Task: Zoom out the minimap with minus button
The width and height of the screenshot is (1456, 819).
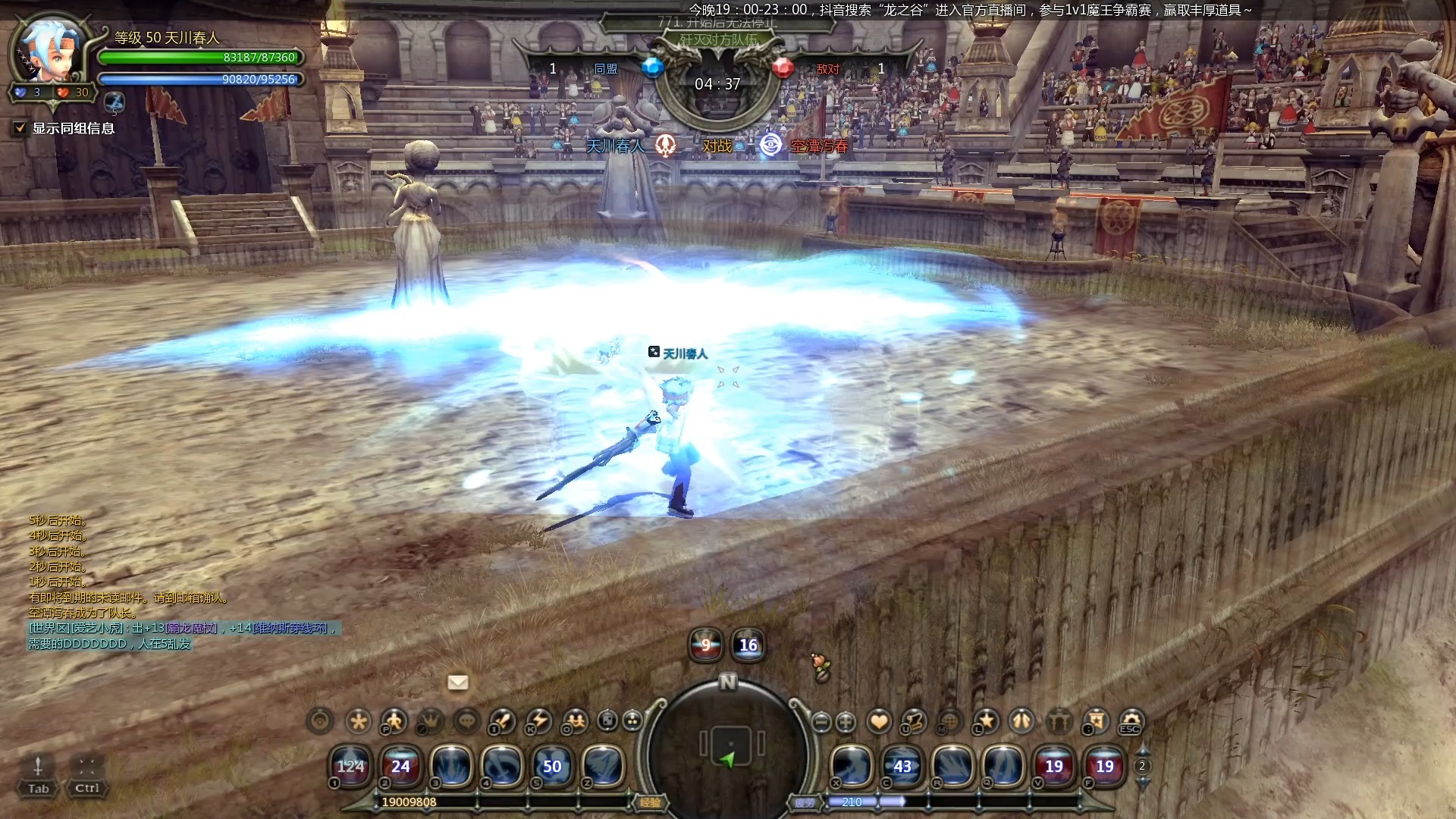Action: tap(821, 722)
